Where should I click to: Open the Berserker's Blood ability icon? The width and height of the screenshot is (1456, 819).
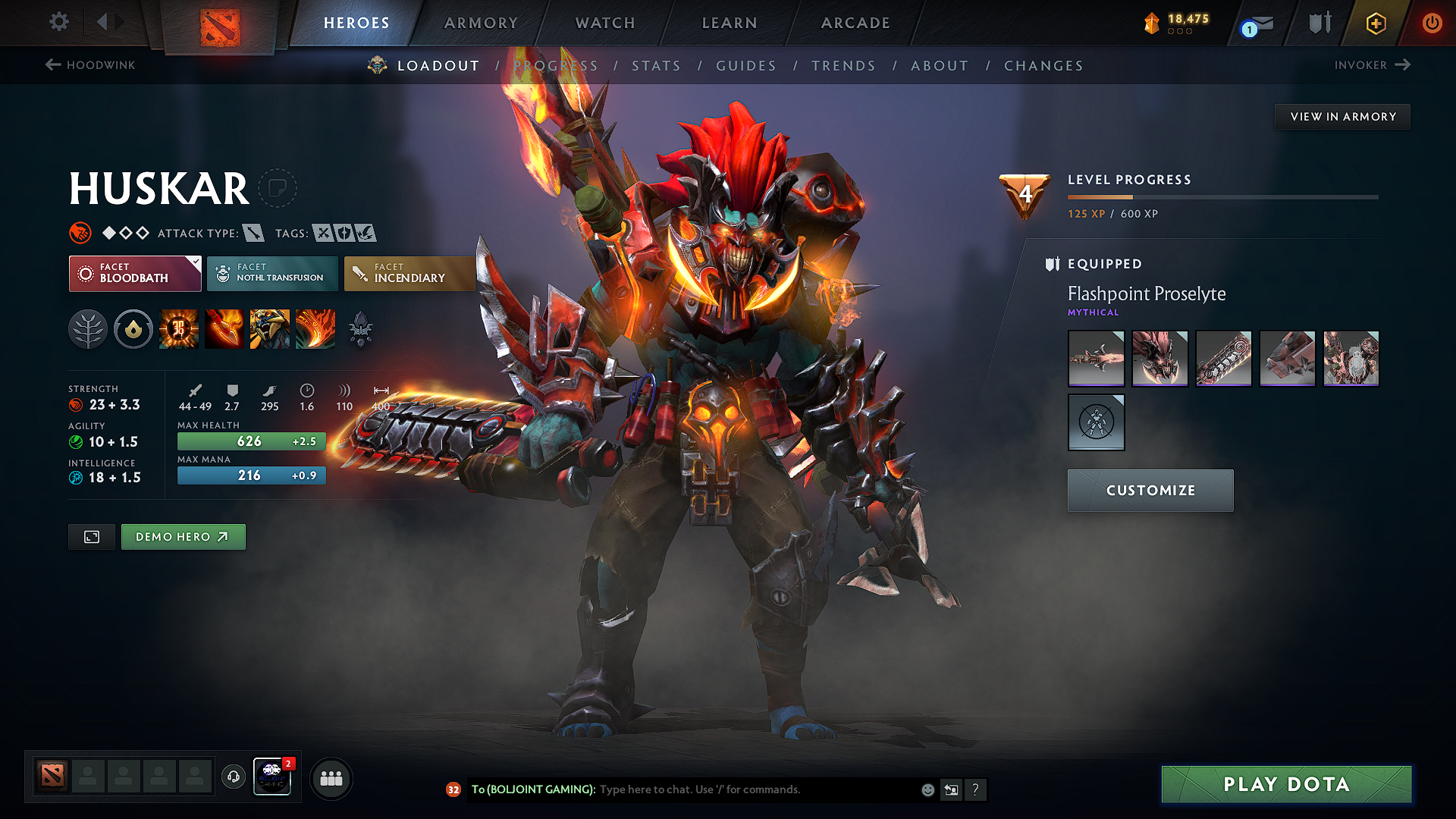(x=270, y=328)
